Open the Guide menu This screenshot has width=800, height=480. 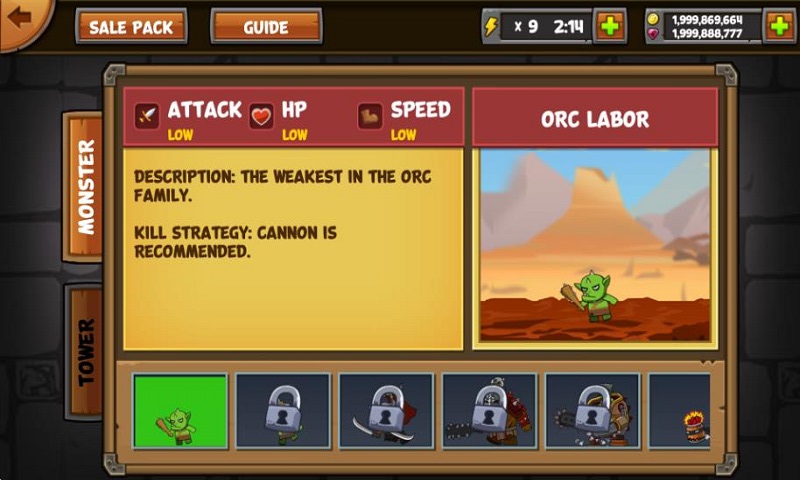pos(266,27)
